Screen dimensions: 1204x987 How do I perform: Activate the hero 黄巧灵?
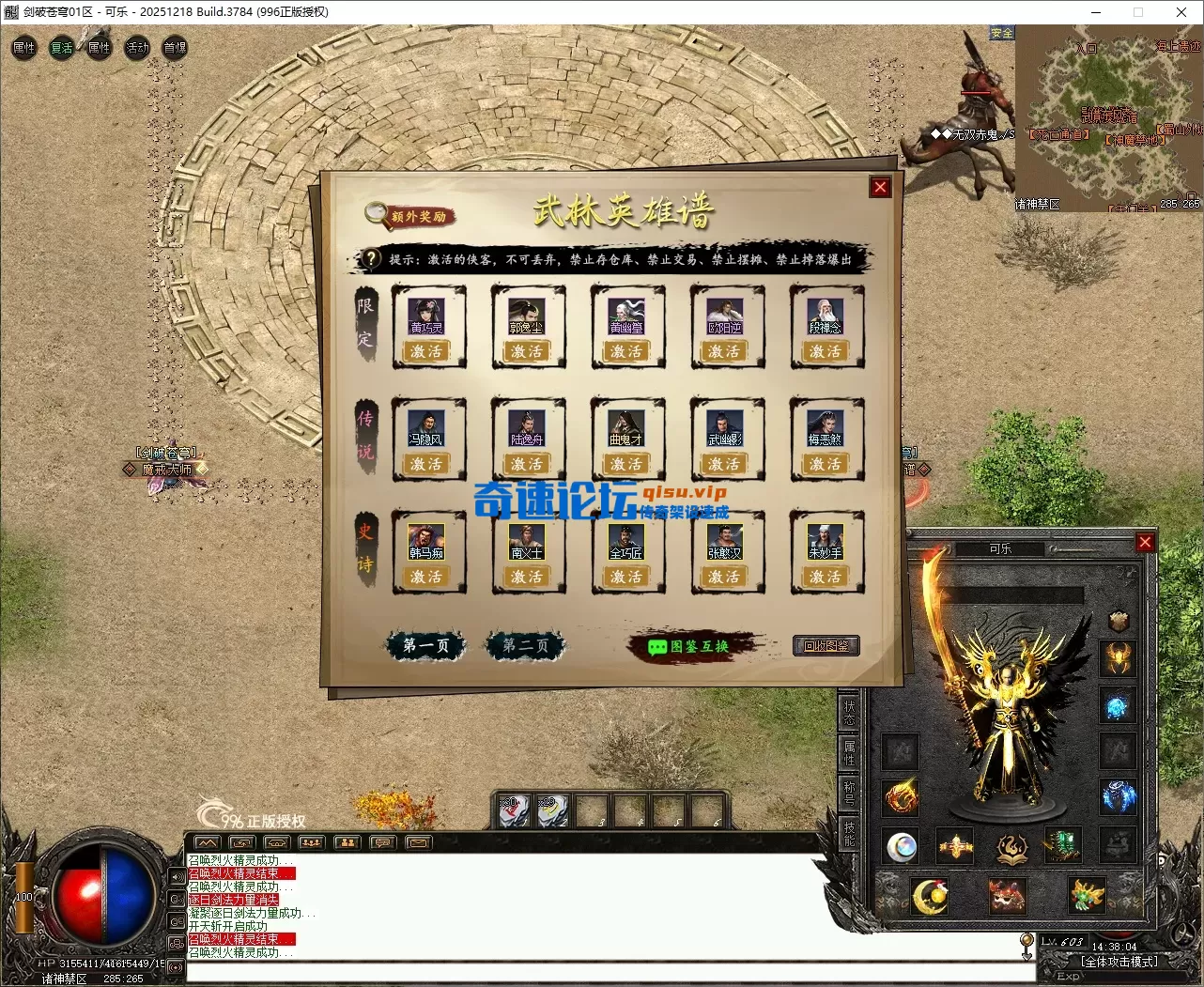pos(427,351)
